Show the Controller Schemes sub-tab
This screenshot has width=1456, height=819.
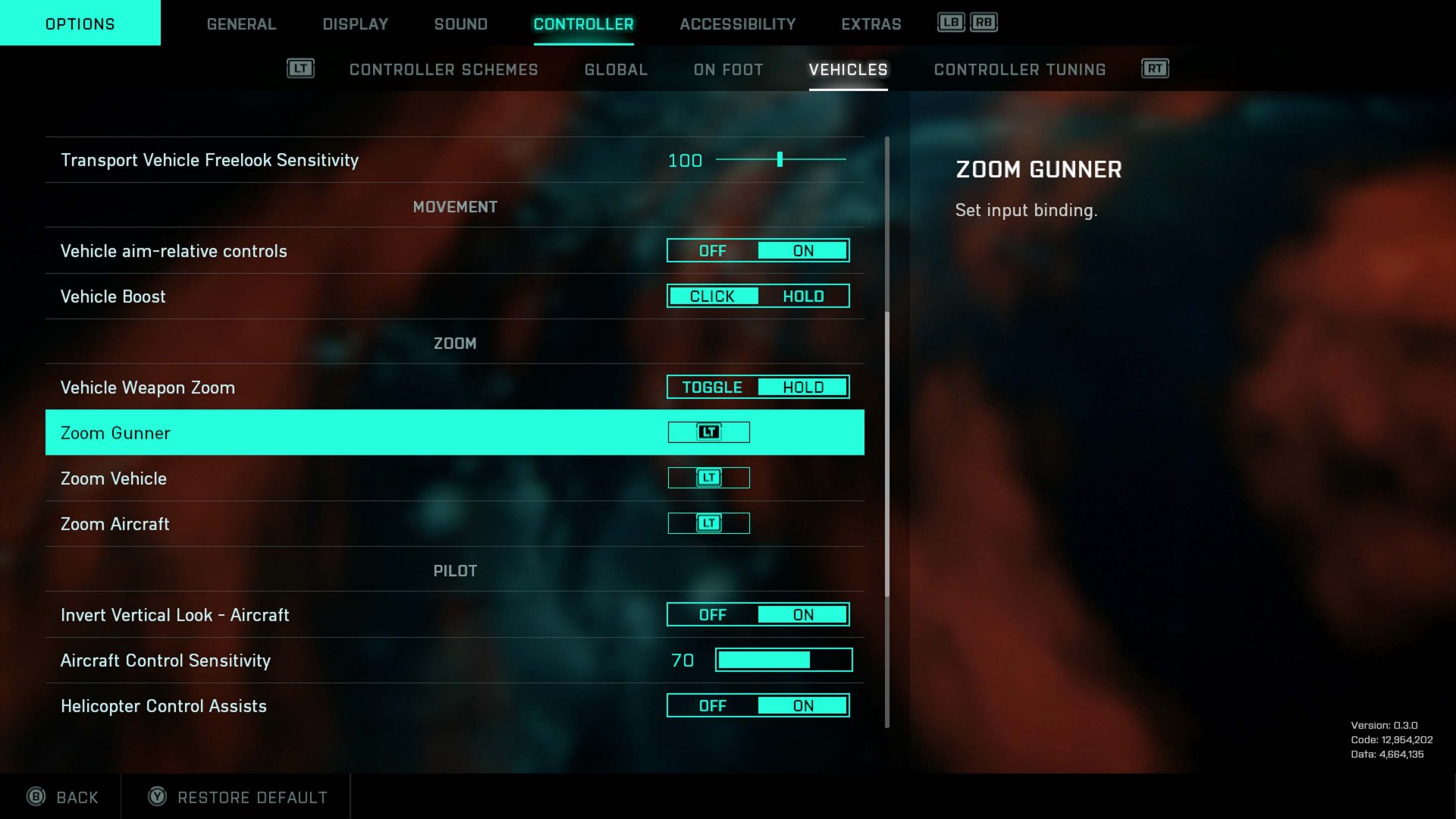click(444, 70)
